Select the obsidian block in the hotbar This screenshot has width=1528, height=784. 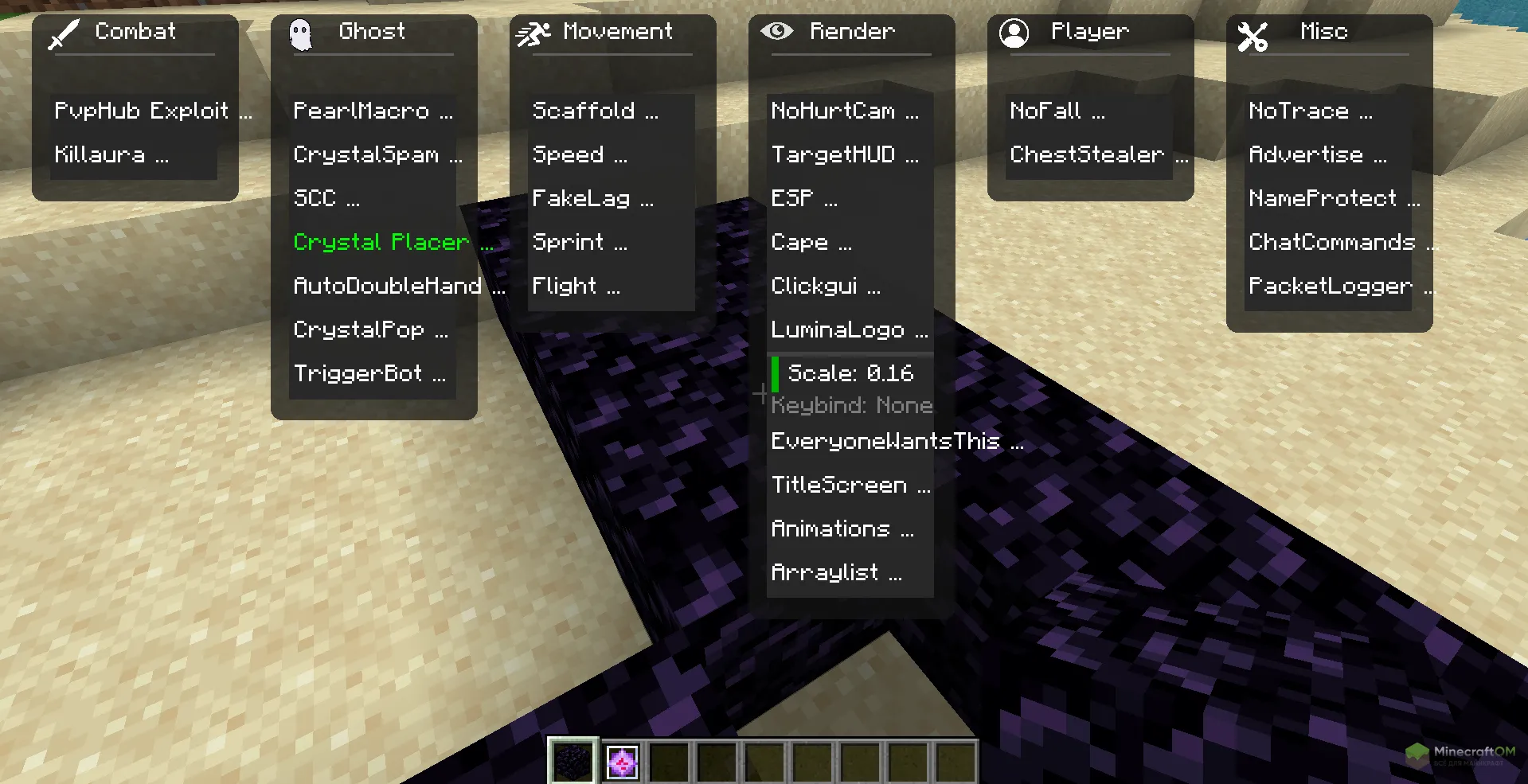pyautogui.click(x=572, y=761)
